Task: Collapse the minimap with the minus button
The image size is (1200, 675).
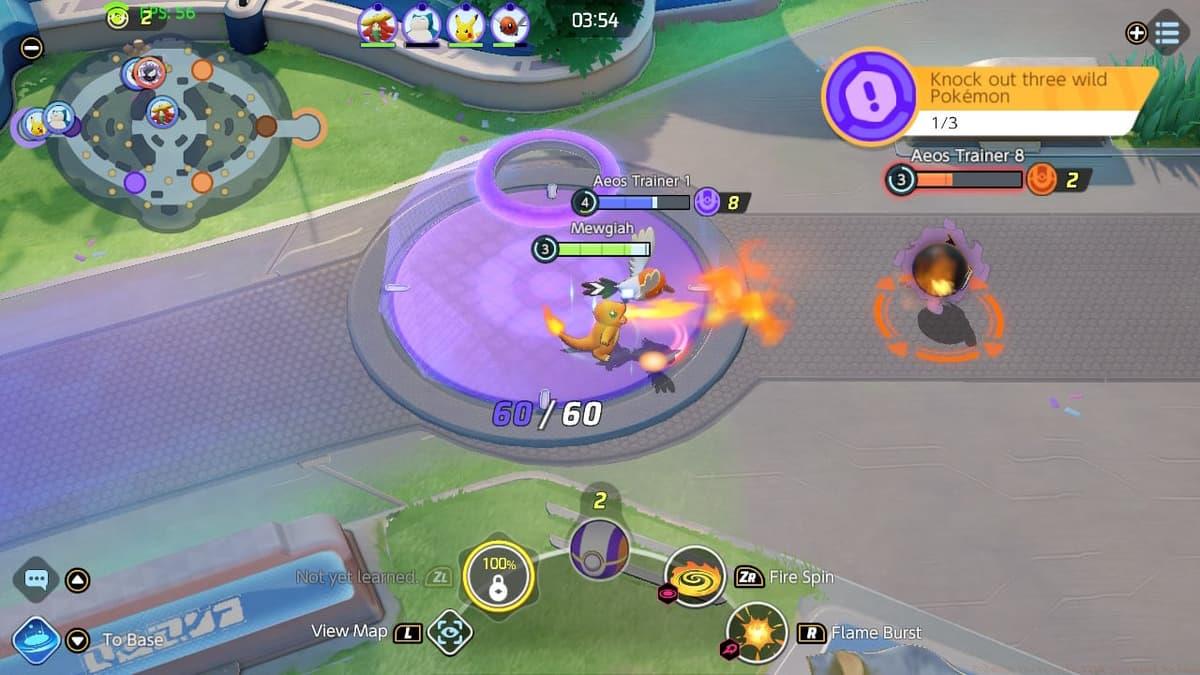Action: click(32, 47)
